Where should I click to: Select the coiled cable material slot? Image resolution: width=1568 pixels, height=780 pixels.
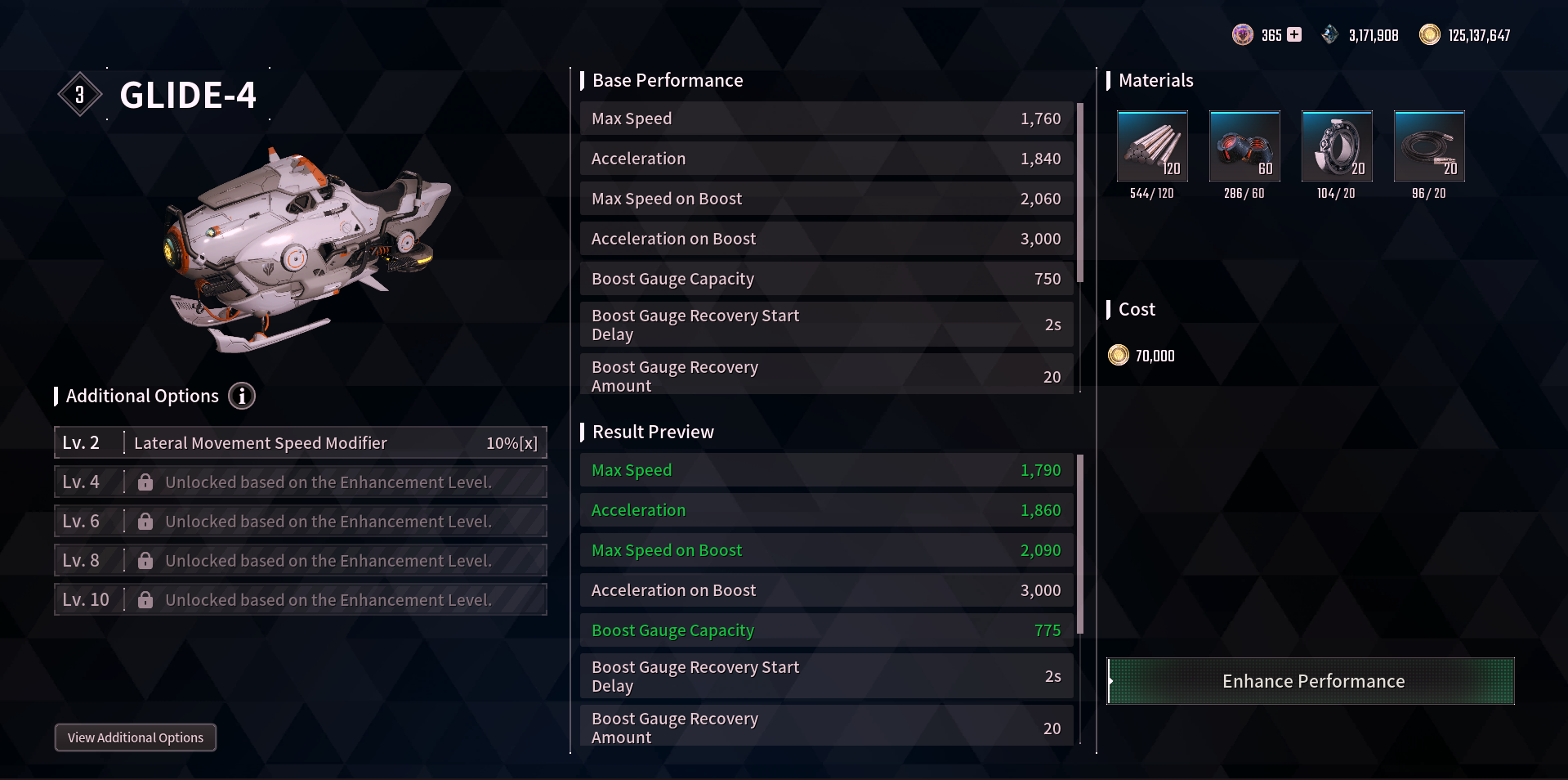click(x=1429, y=147)
